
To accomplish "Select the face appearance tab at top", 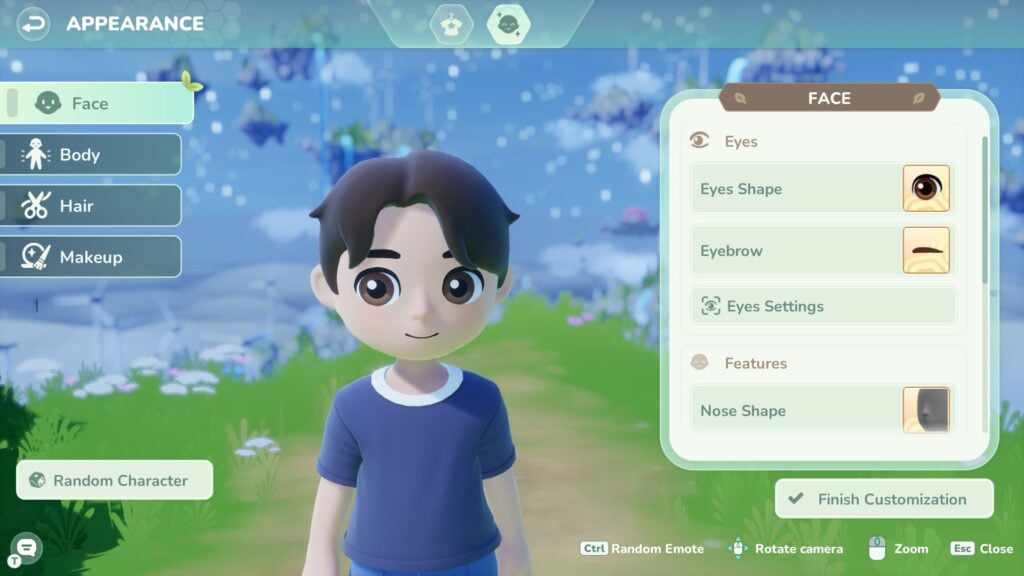I will coord(508,24).
